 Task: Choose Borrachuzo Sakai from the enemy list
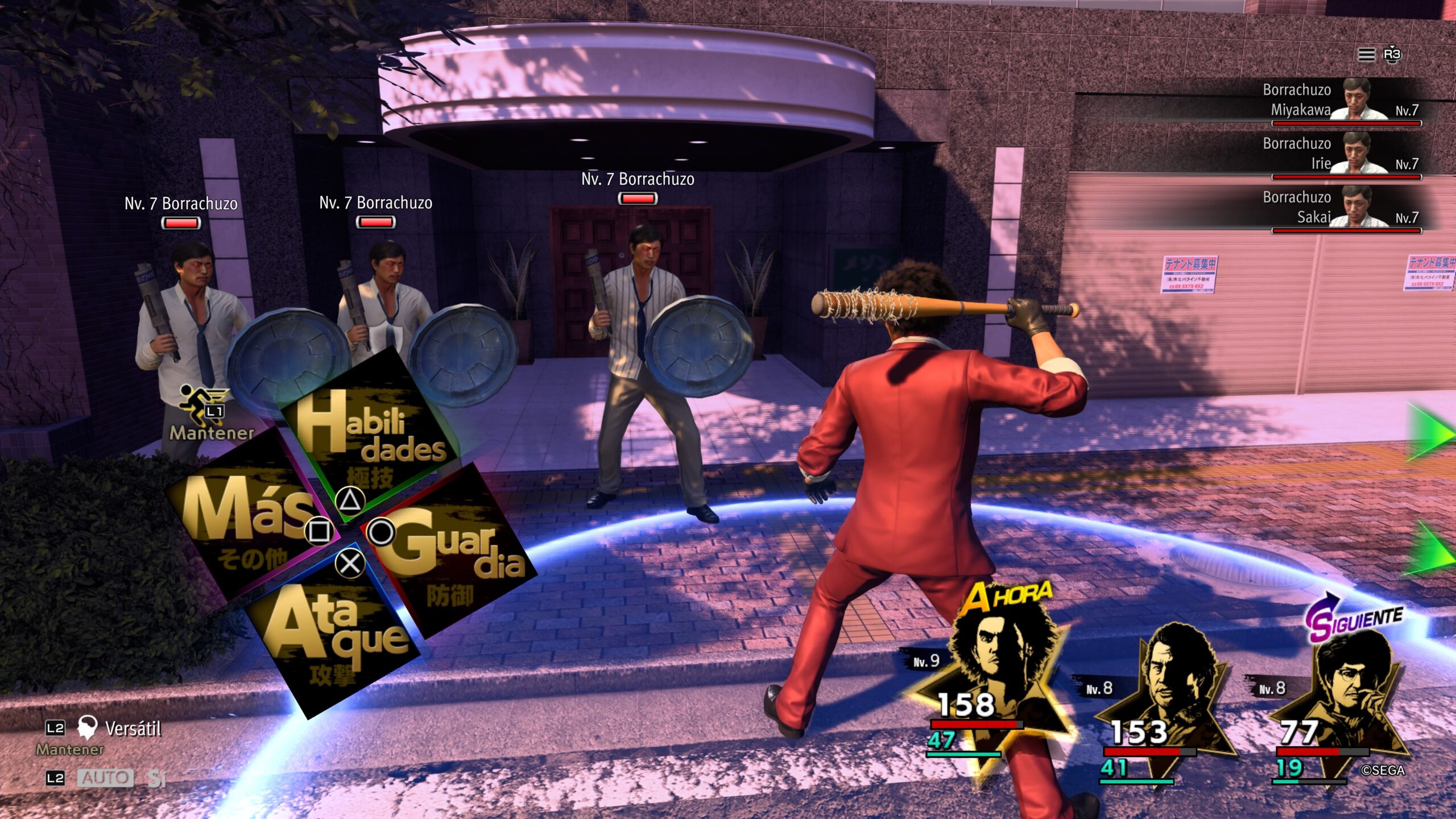click(x=1342, y=208)
